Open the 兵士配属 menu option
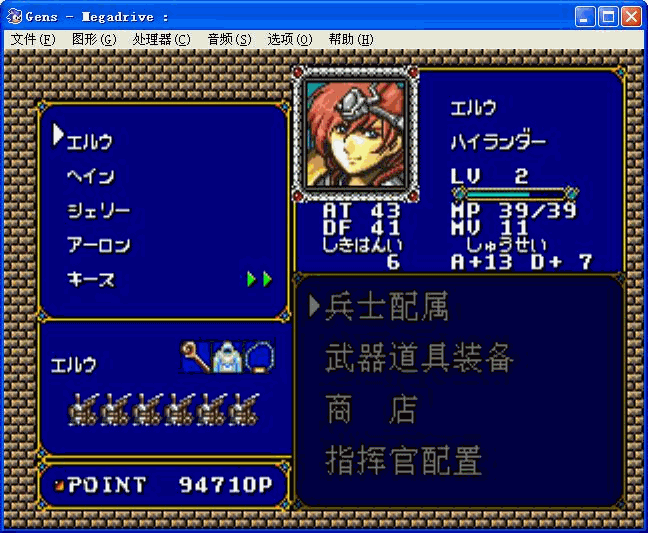 [387, 307]
